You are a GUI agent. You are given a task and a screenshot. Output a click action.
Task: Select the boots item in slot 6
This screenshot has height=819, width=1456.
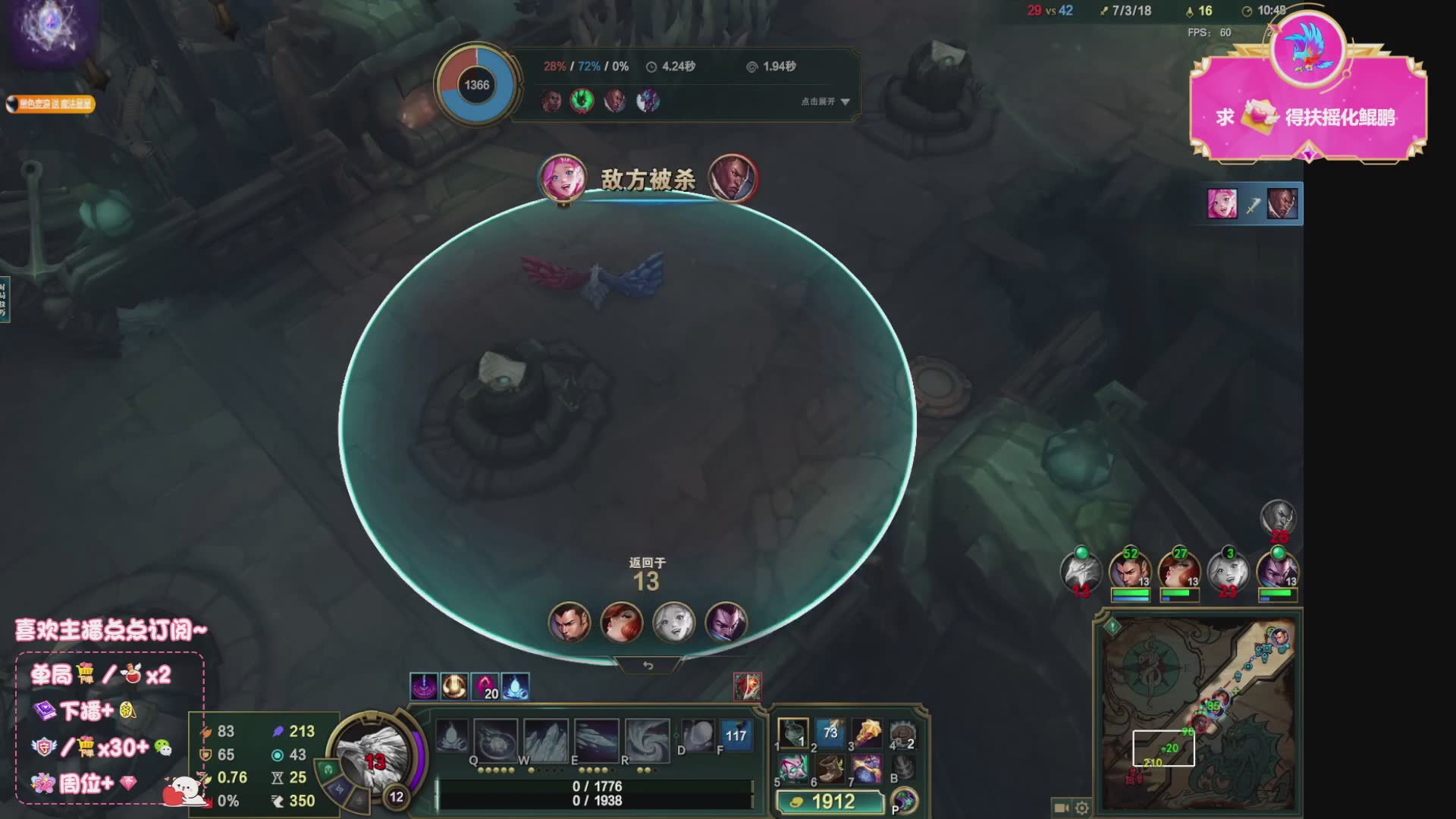tap(830, 768)
